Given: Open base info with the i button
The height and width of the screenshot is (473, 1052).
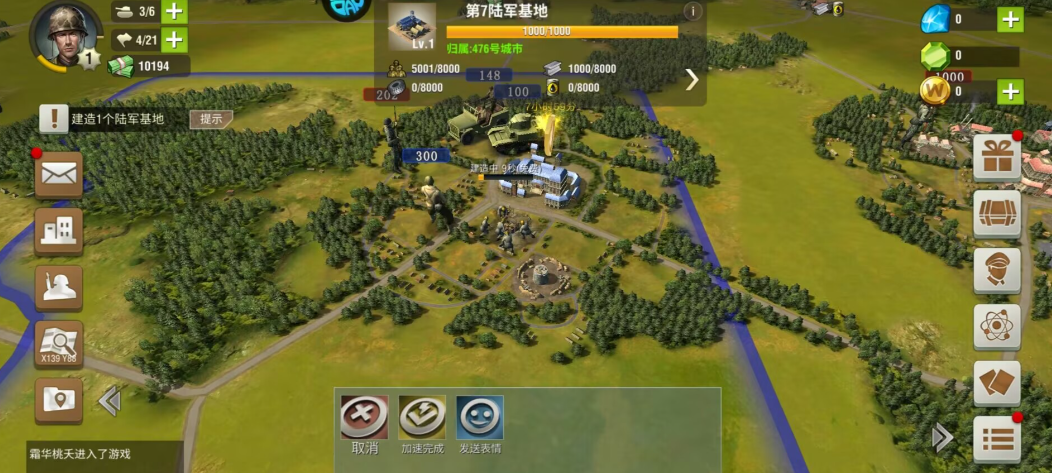Looking at the screenshot, I should pos(691,12).
